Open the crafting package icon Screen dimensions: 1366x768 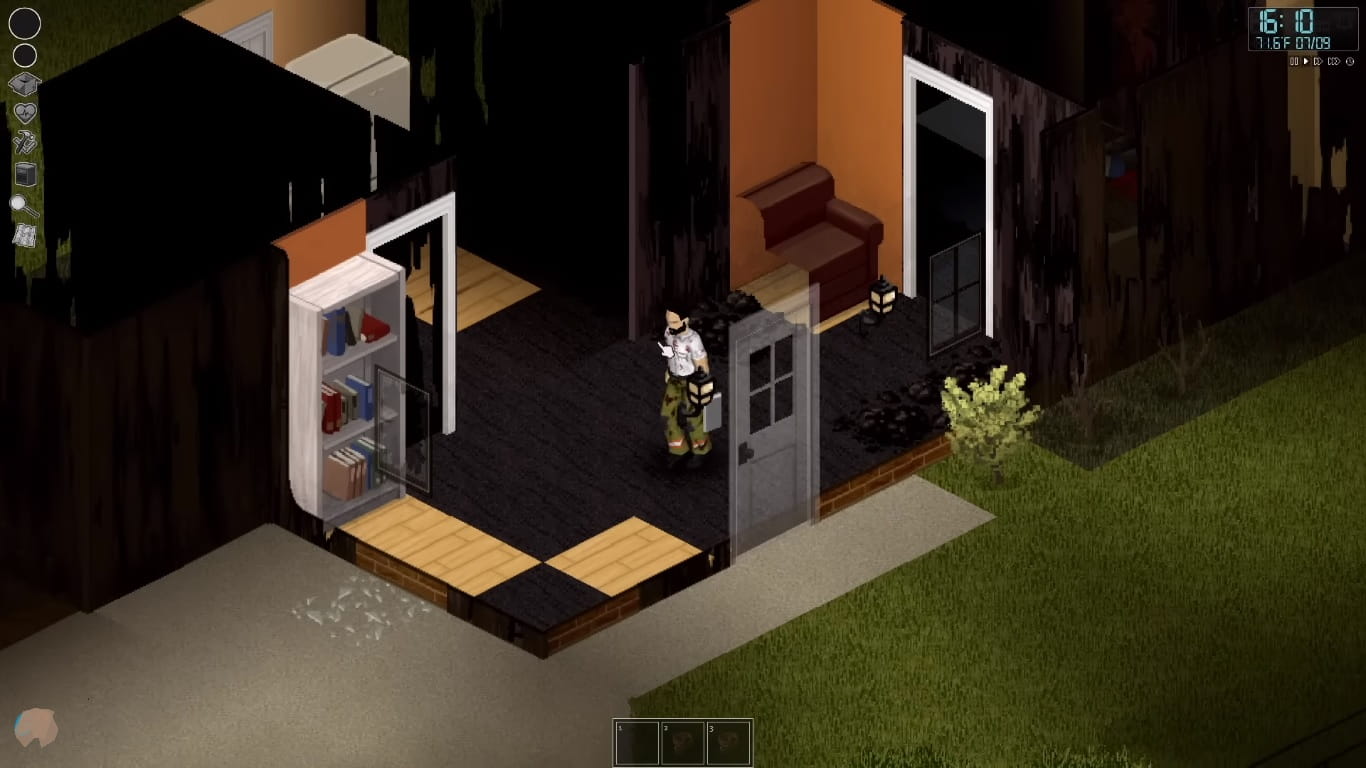[24, 83]
